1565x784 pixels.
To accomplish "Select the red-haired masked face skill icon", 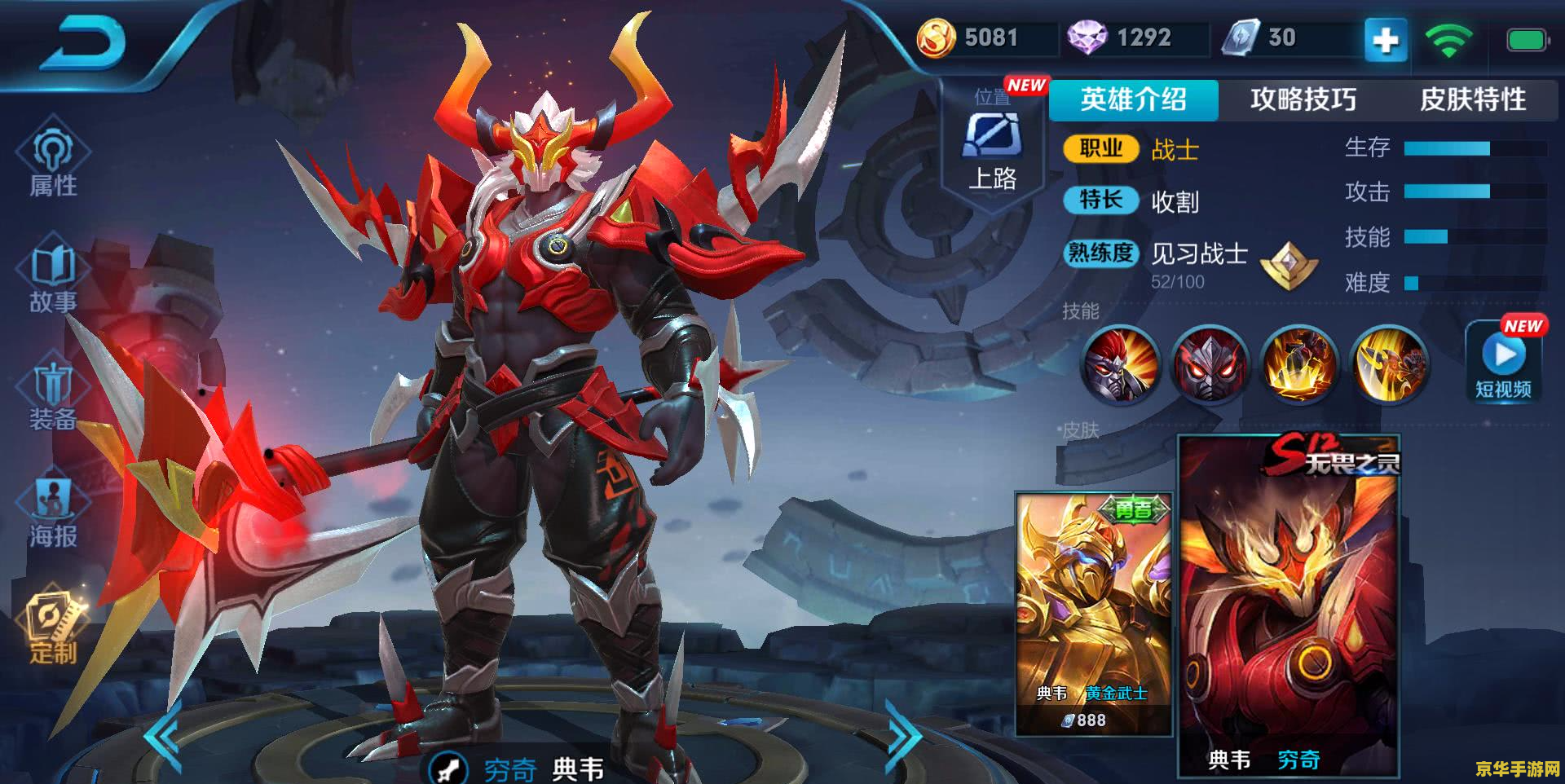I will 1120,364.
